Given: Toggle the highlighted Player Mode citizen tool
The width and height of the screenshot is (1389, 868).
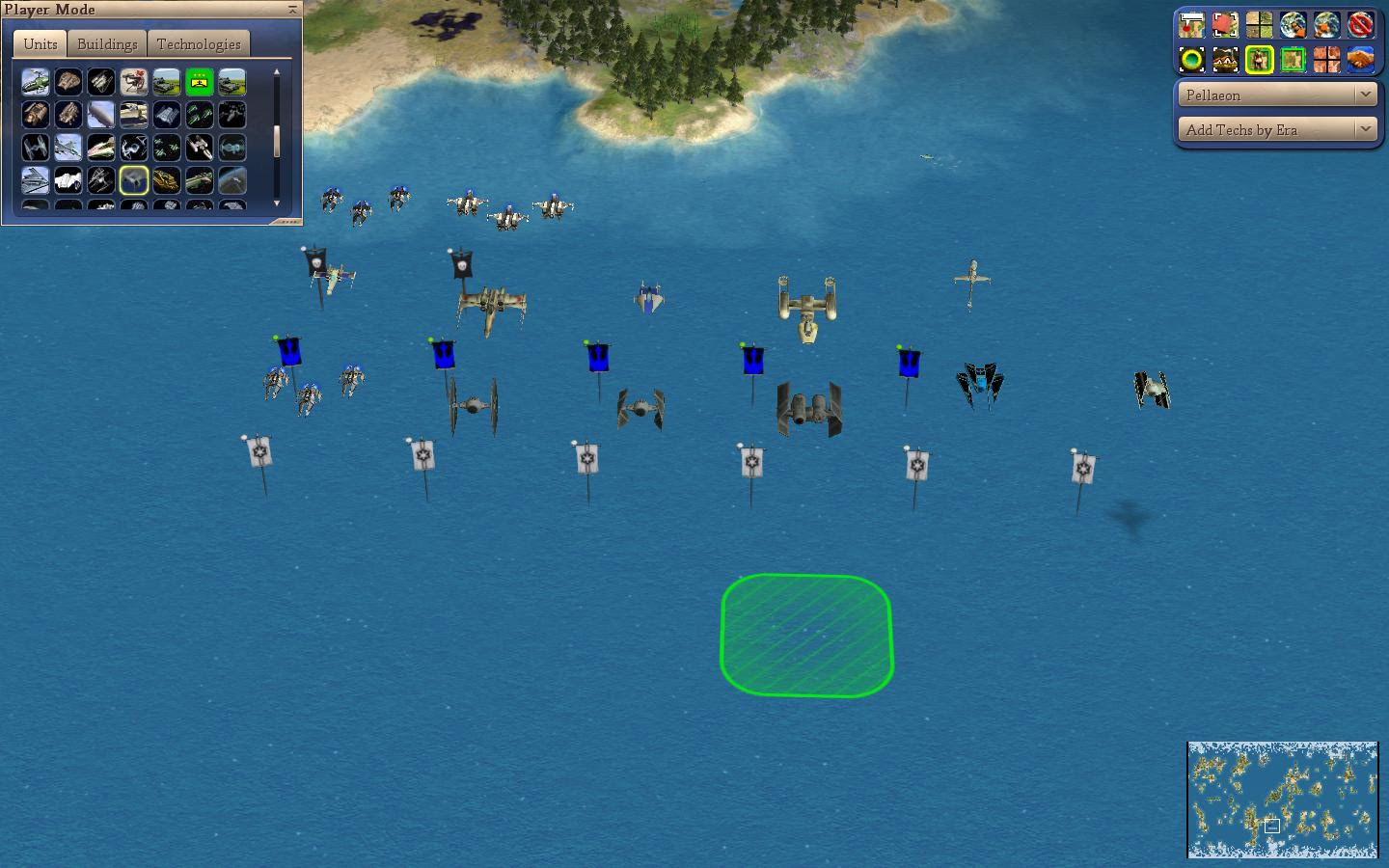Looking at the screenshot, I should (1260, 61).
